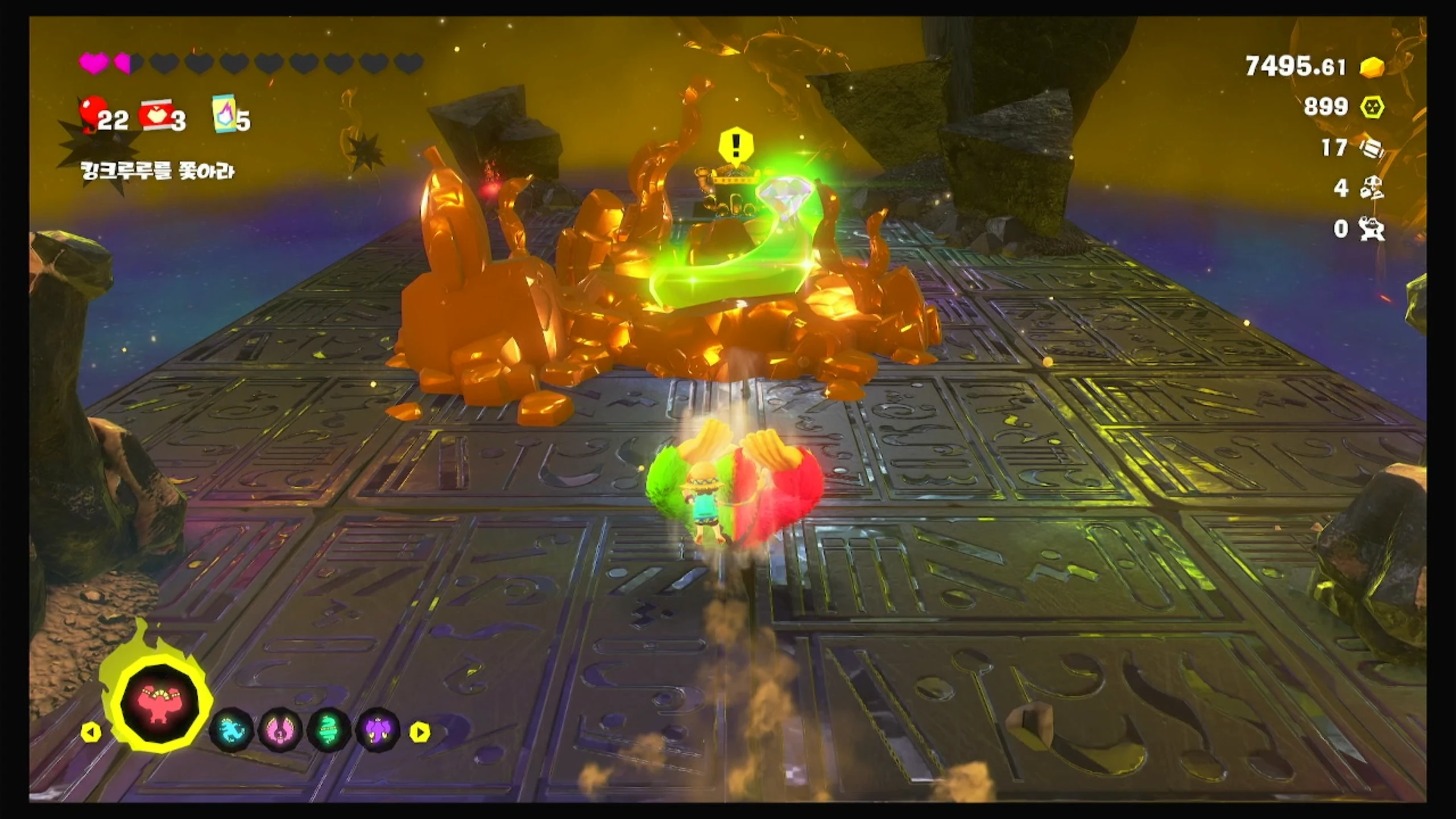
Task: Open the King K. Rool objective tracker
Action: click(157, 171)
